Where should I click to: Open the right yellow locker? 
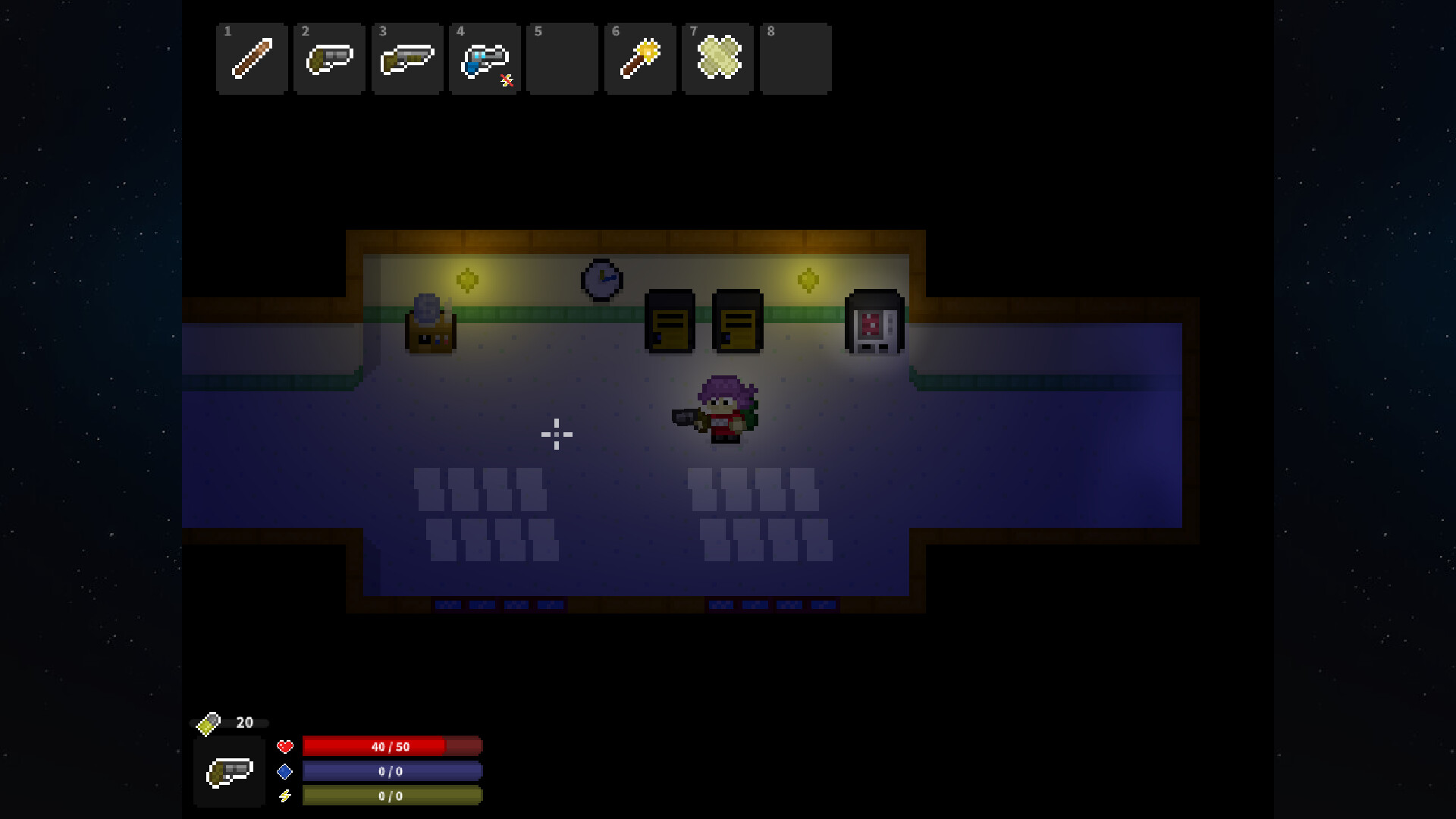738,322
